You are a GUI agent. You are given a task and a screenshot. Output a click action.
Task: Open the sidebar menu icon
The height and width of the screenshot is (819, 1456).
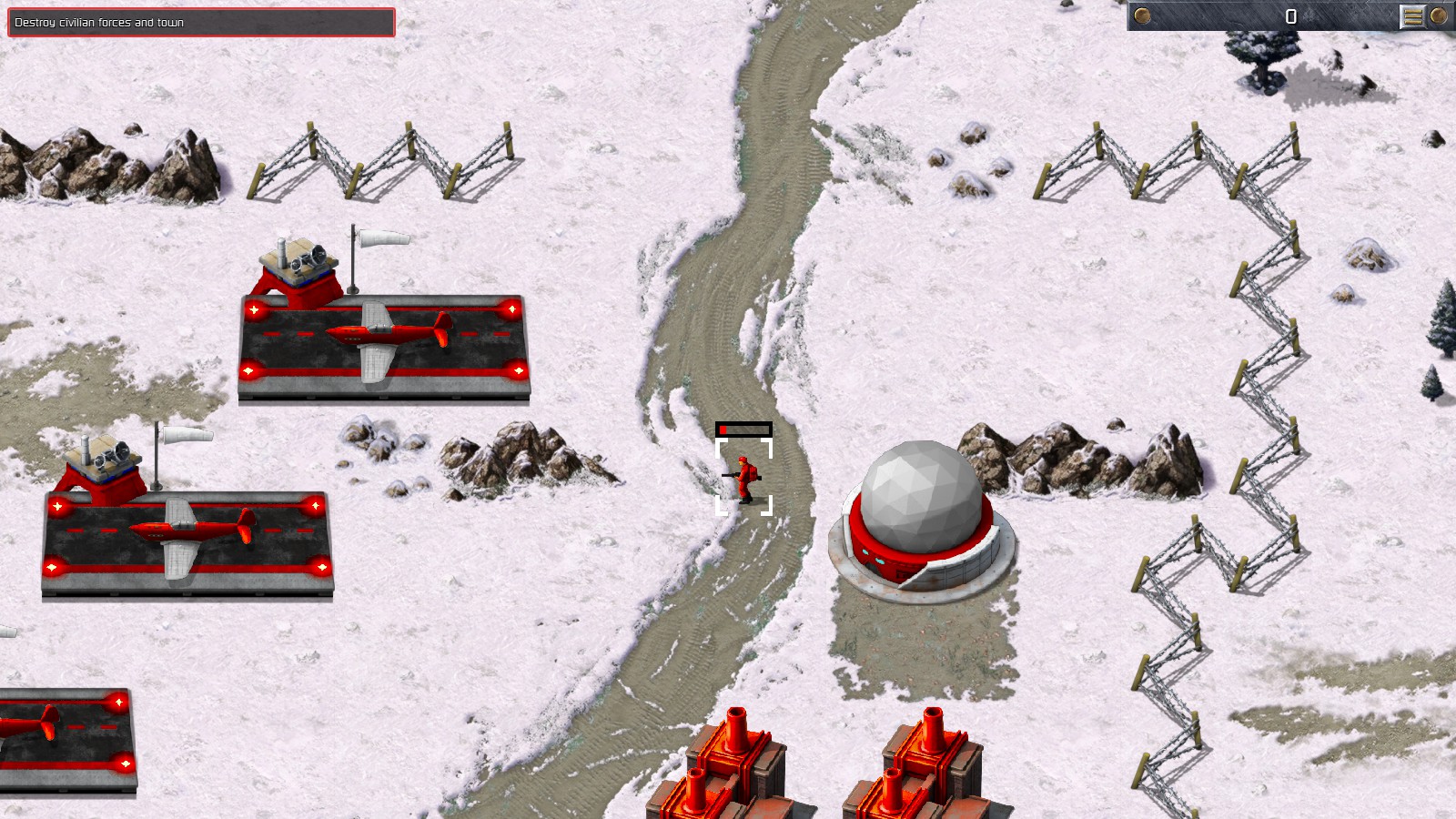[x=1411, y=15]
